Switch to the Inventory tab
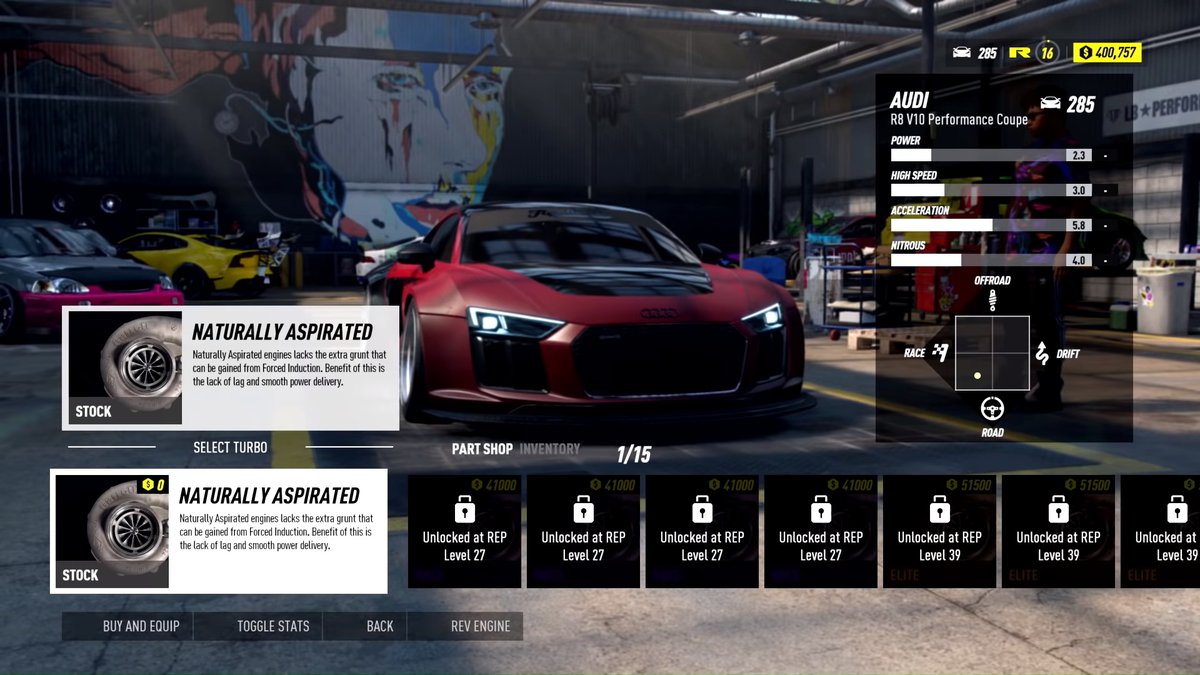This screenshot has height=675, width=1200. [549, 449]
